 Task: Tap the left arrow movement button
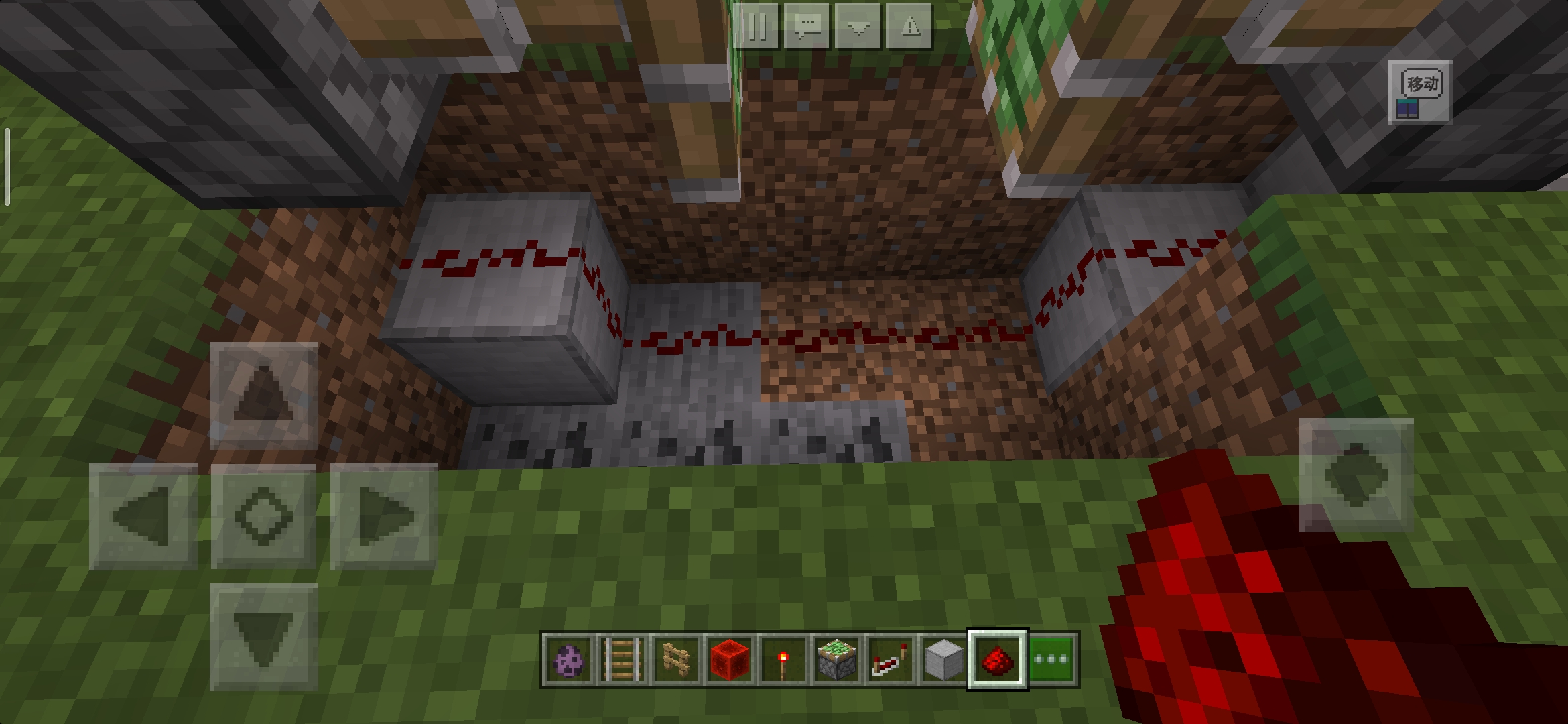coord(143,516)
